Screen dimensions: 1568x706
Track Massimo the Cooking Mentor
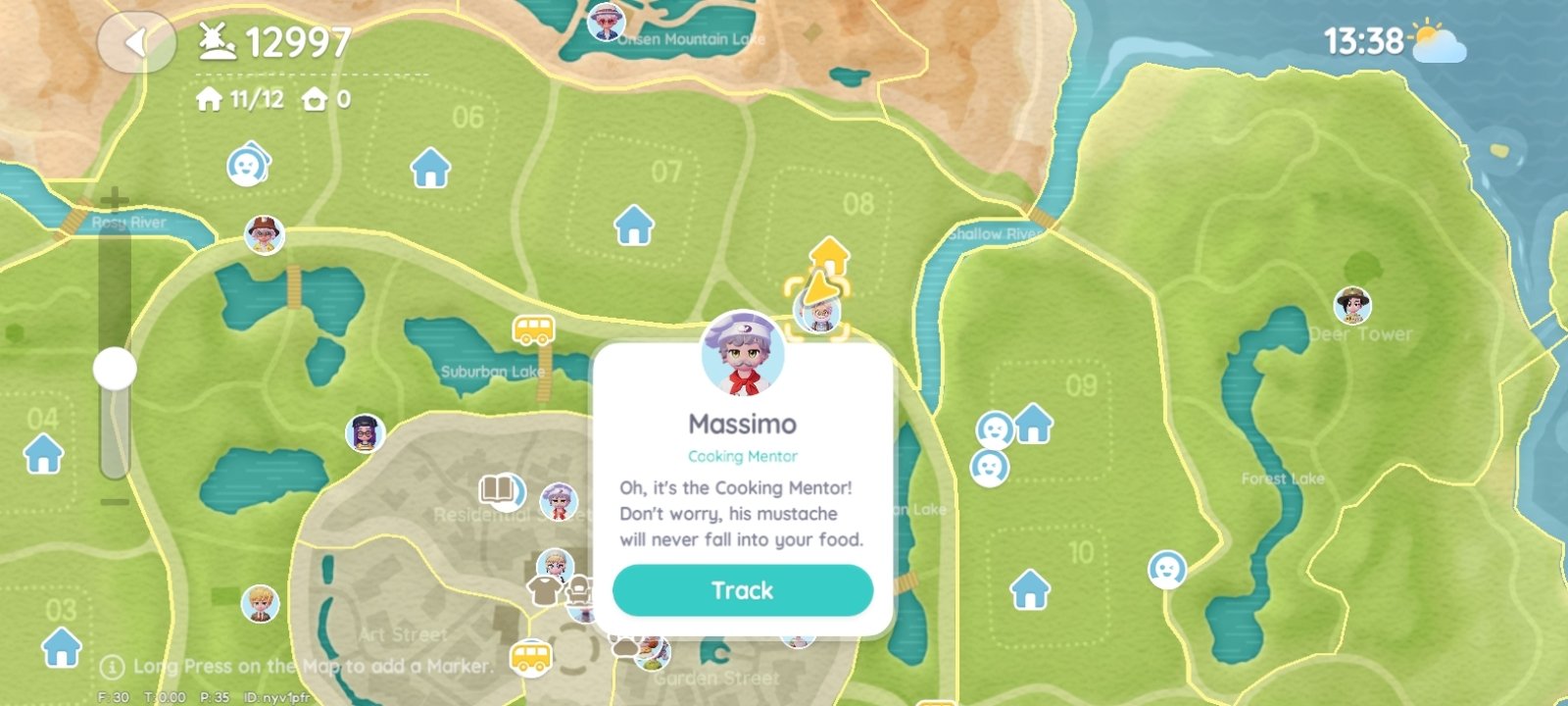[x=742, y=590]
